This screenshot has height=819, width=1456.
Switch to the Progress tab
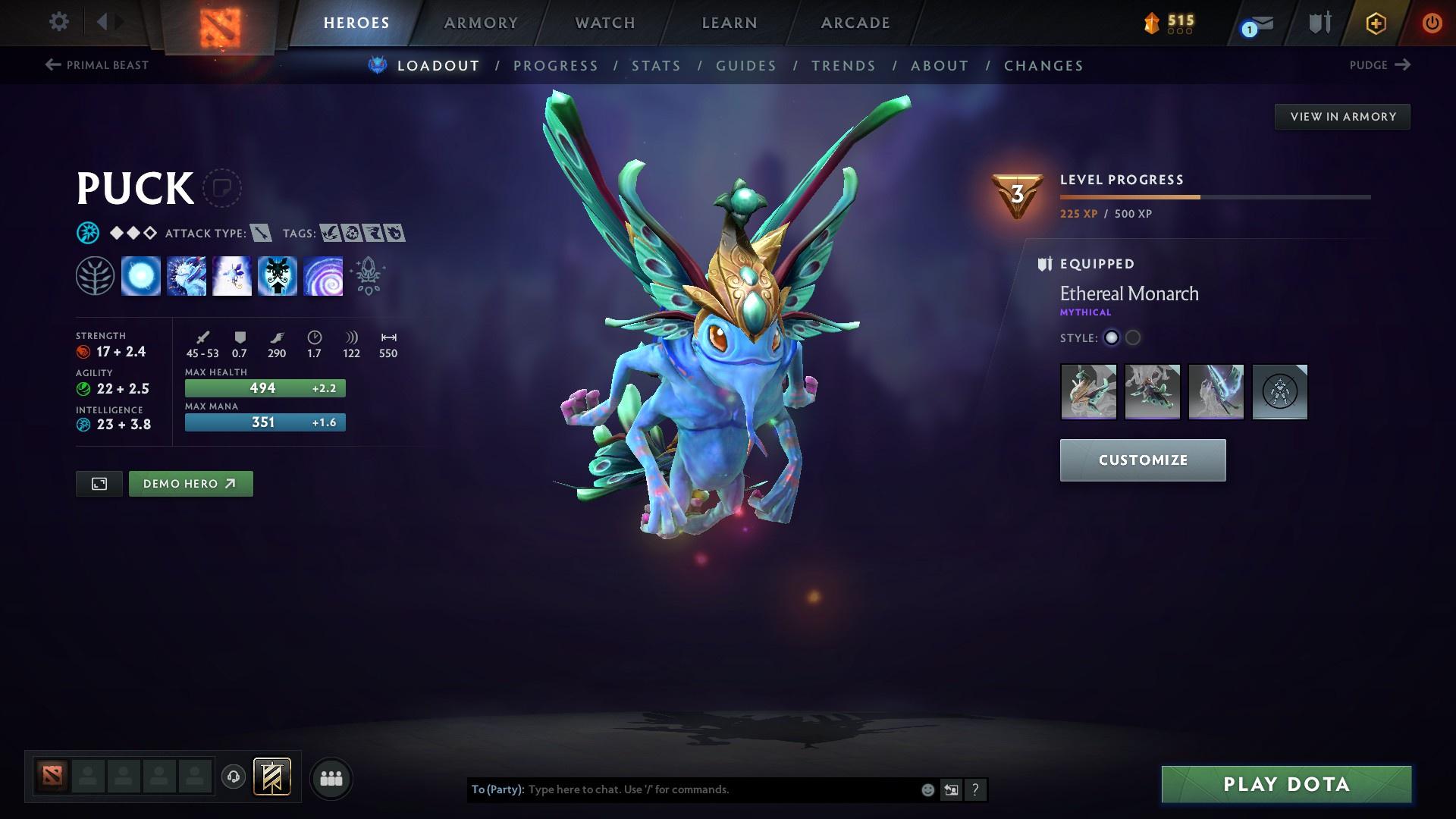tap(556, 66)
